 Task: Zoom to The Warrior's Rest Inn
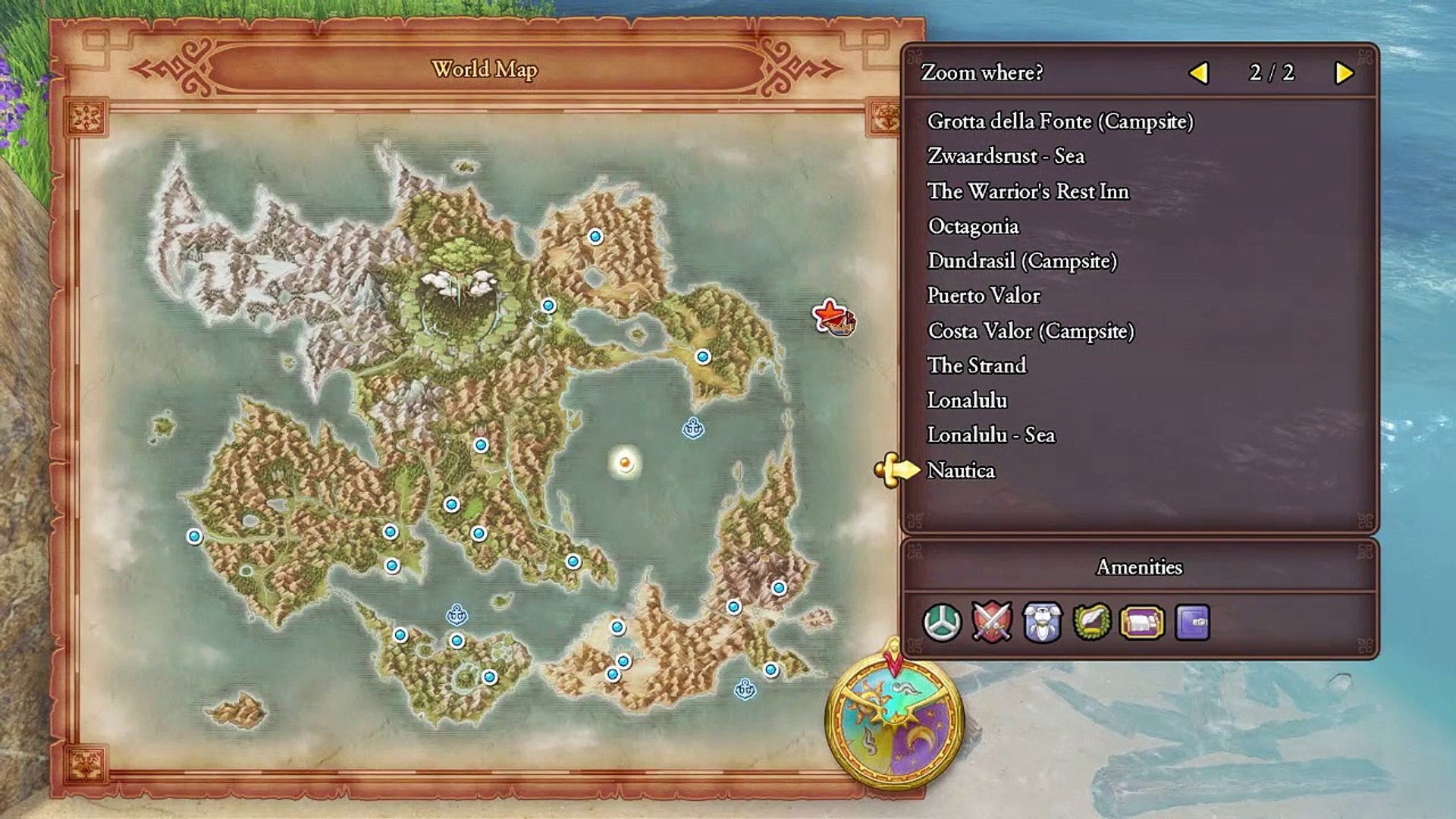(x=1028, y=191)
